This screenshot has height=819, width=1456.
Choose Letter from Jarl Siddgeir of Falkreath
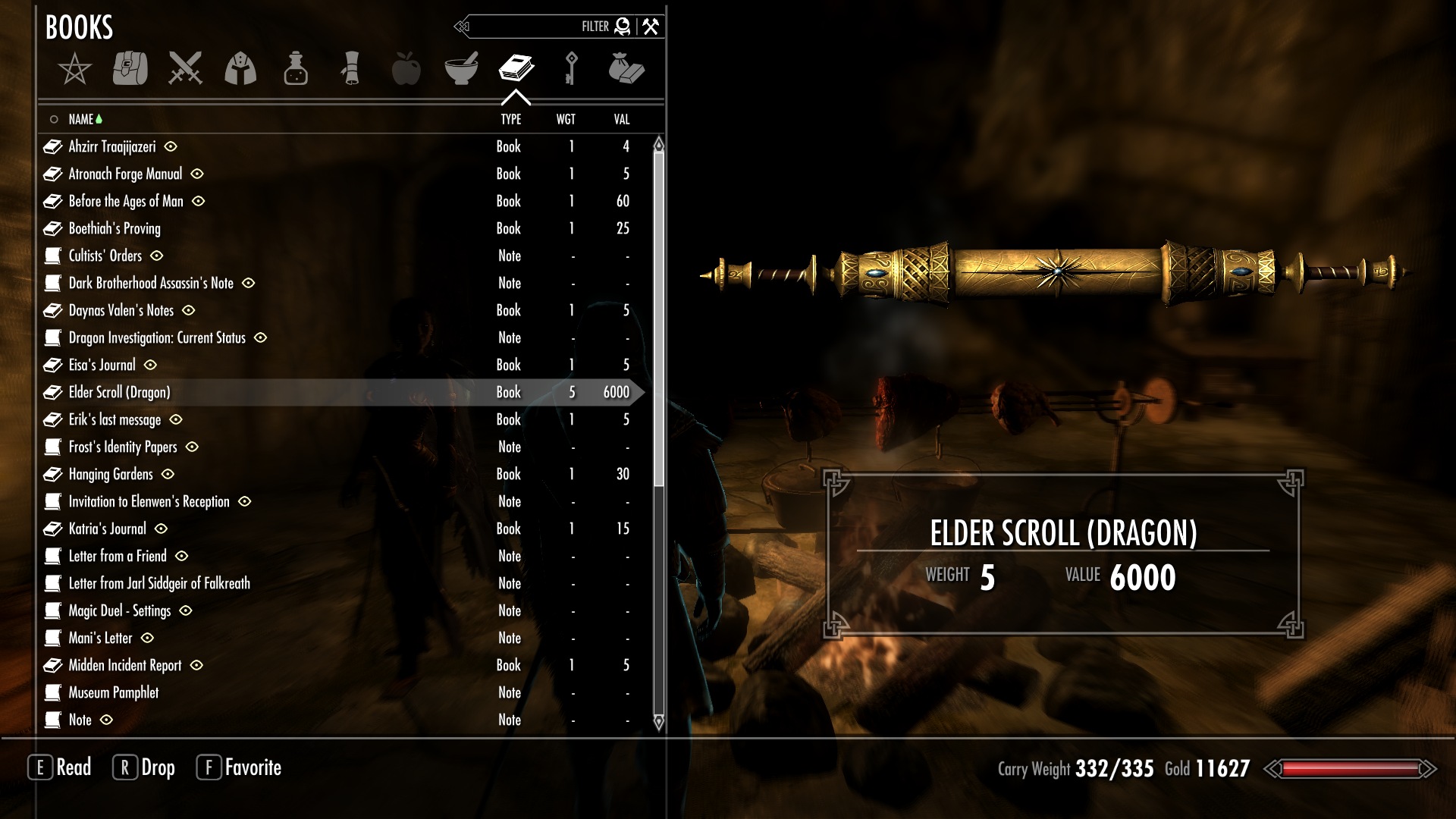[159, 583]
